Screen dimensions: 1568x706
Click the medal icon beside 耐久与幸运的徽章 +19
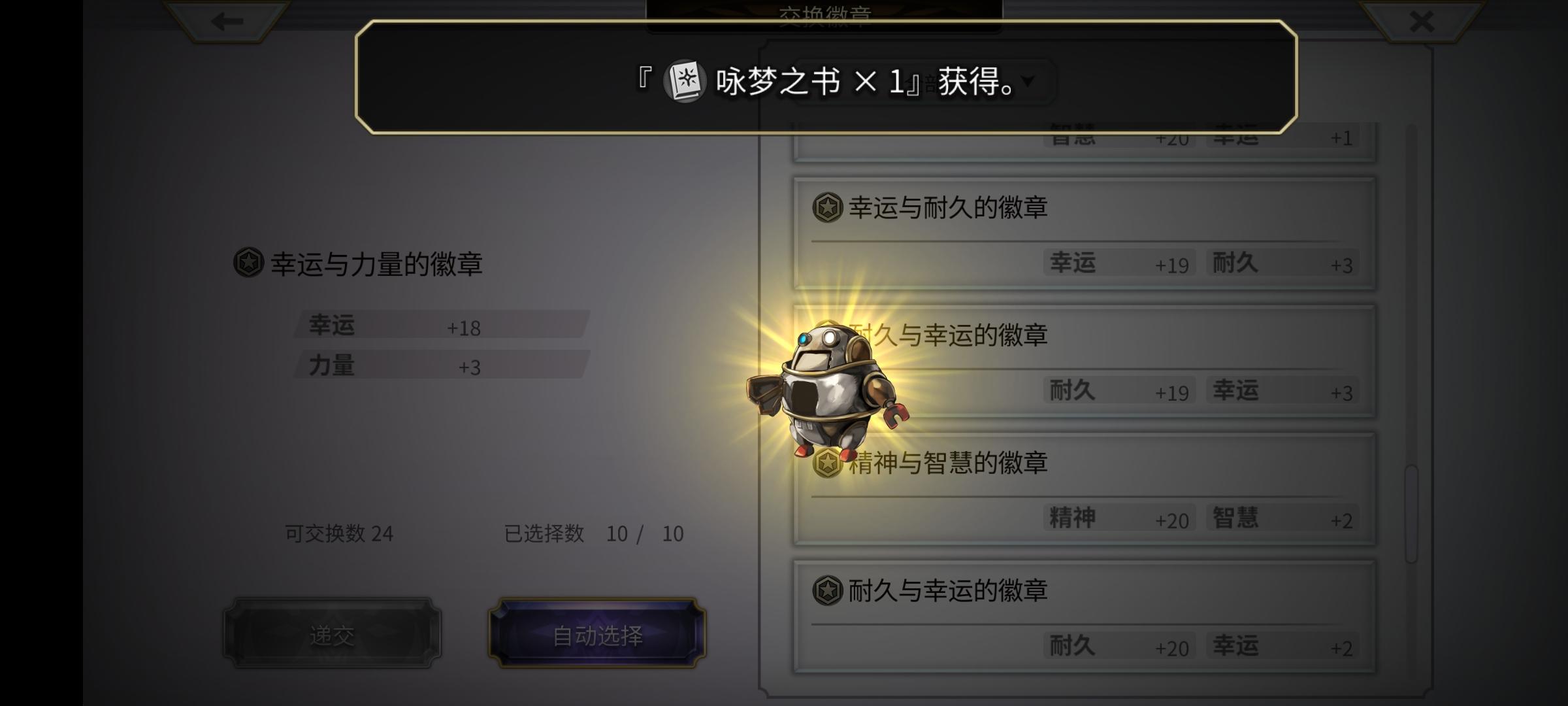point(828,337)
